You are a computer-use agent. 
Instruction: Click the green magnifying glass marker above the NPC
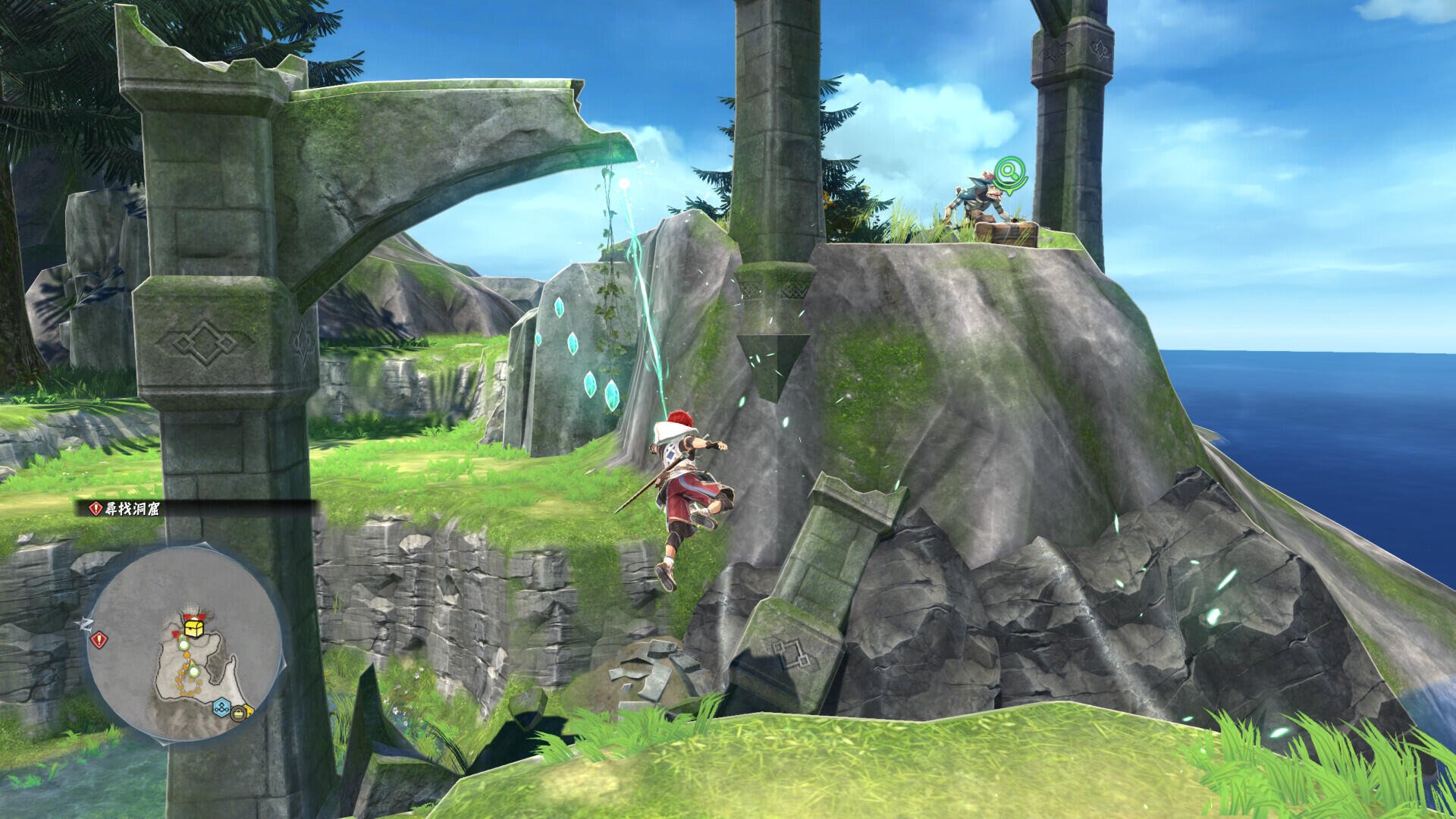(x=1010, y=171)
